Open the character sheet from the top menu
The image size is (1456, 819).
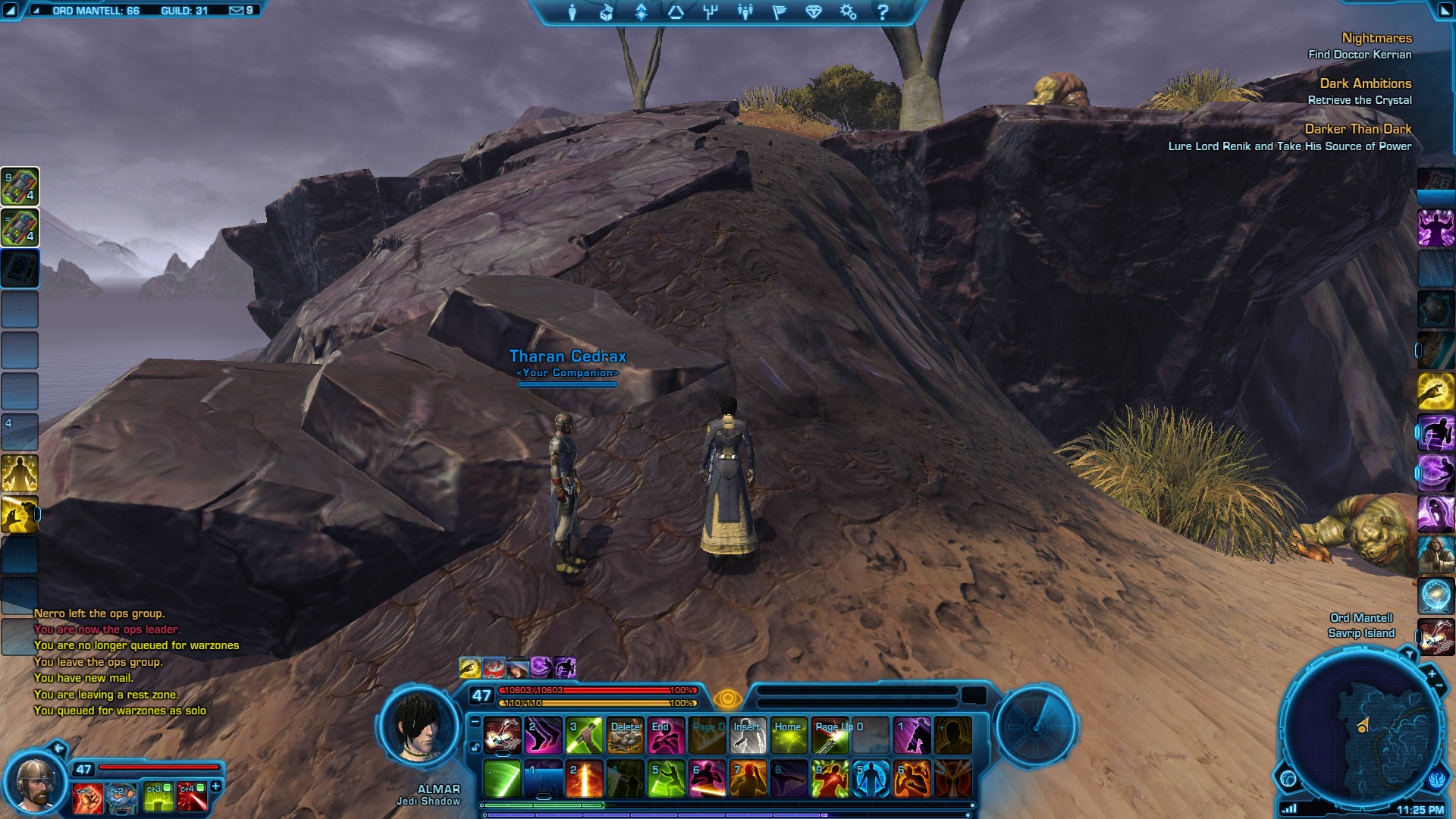[572, 12]
